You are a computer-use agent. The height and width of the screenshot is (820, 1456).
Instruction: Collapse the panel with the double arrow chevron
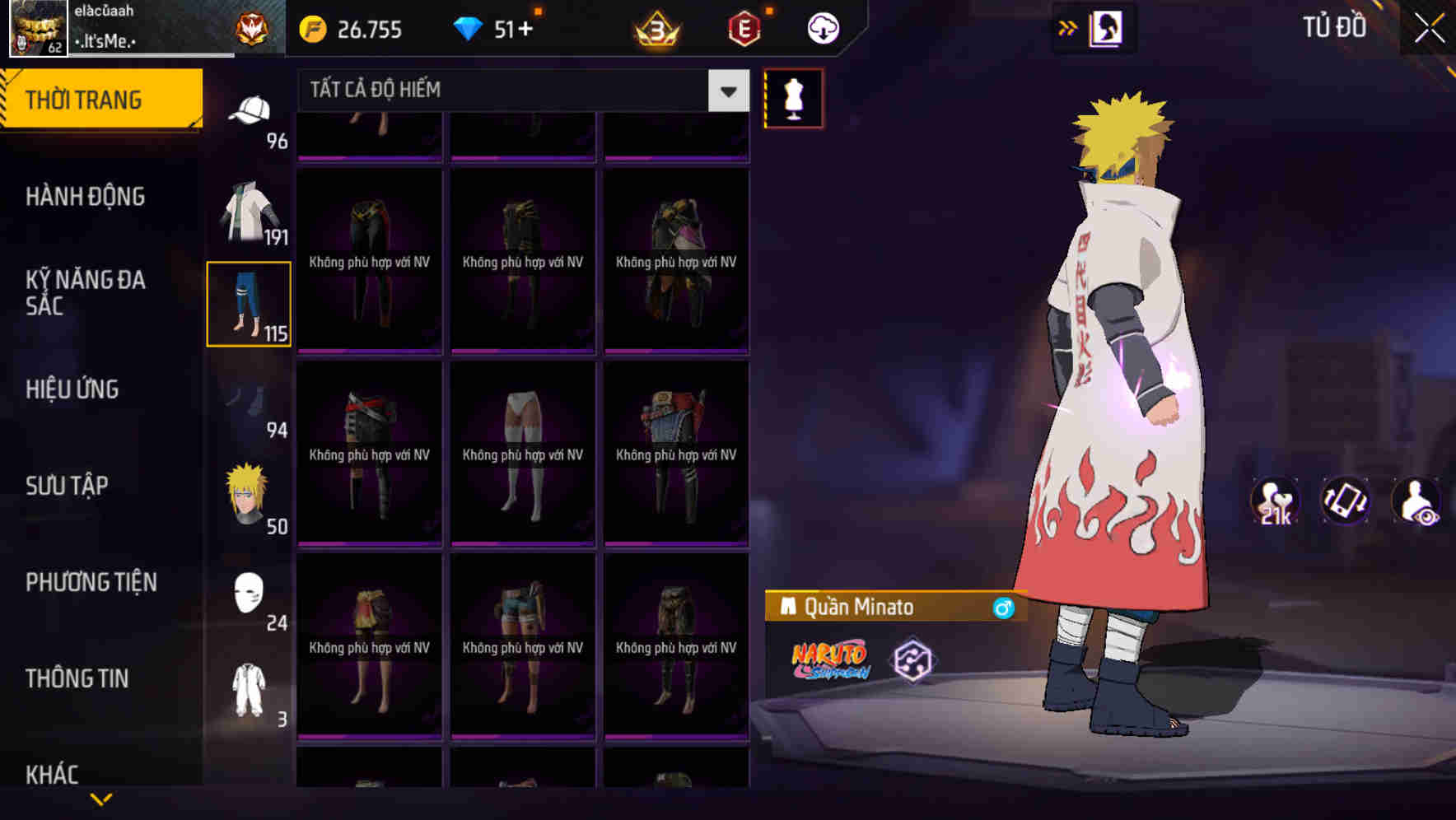1066,27
